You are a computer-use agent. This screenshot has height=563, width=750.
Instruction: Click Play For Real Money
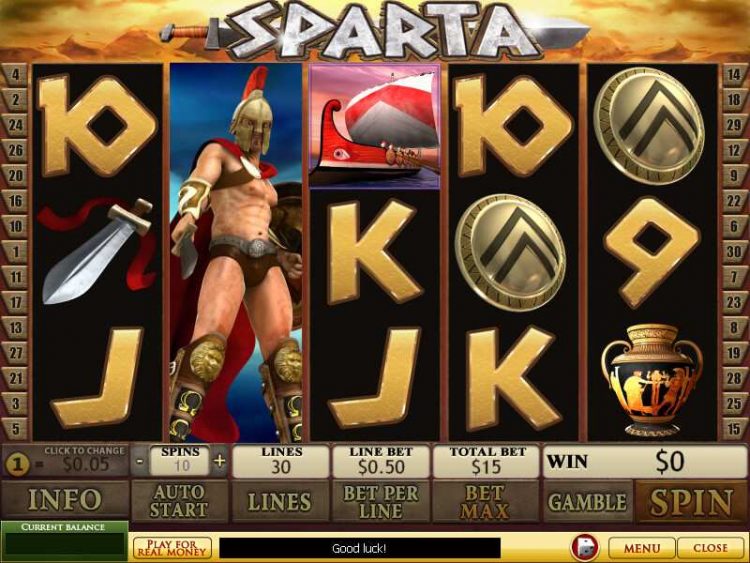click(x=172, y=548)
